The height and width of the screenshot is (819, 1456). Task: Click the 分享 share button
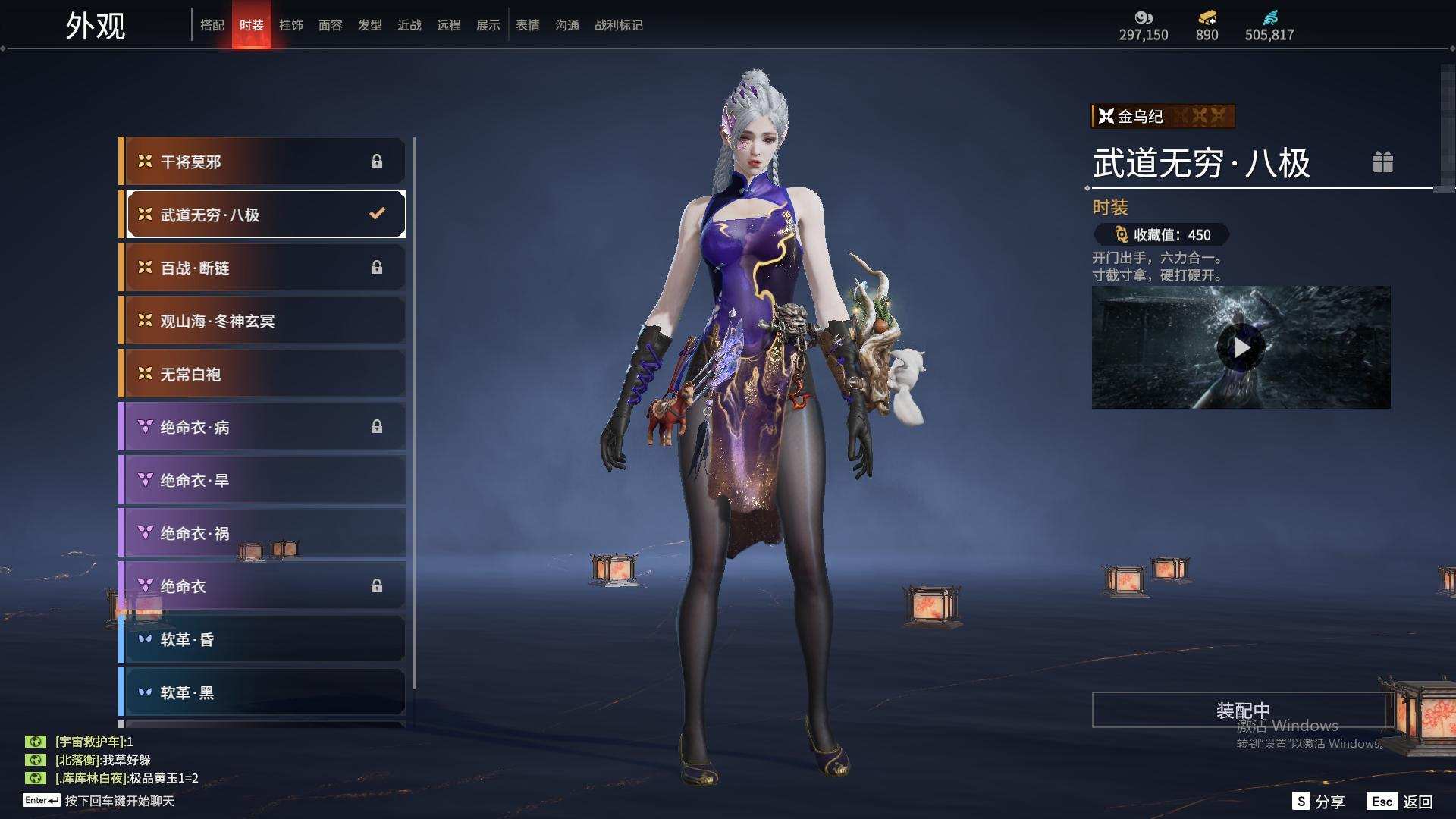1319,802
